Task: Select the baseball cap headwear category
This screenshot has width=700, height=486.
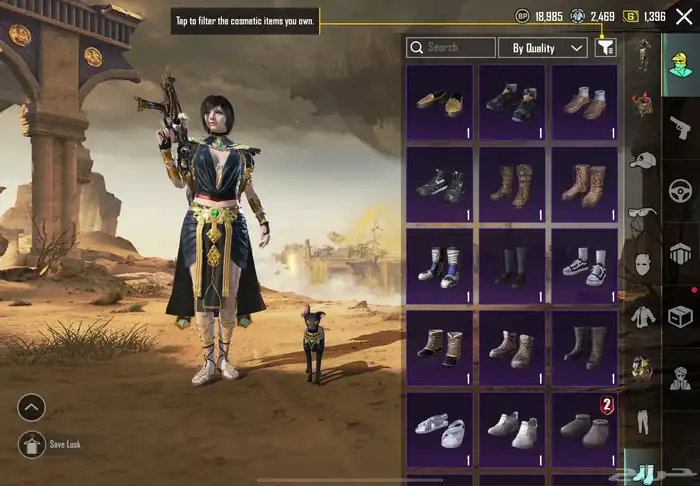Action: [x=640, y=159]
